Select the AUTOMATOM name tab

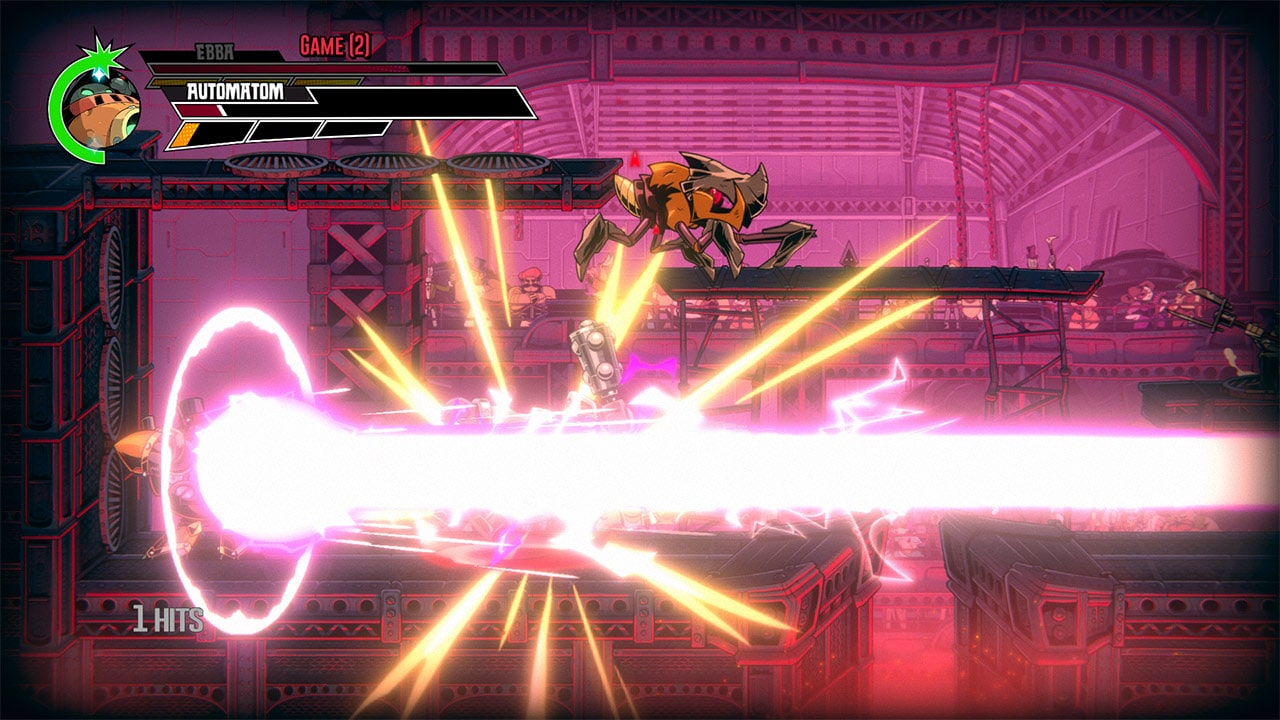[x=235, y=92]
